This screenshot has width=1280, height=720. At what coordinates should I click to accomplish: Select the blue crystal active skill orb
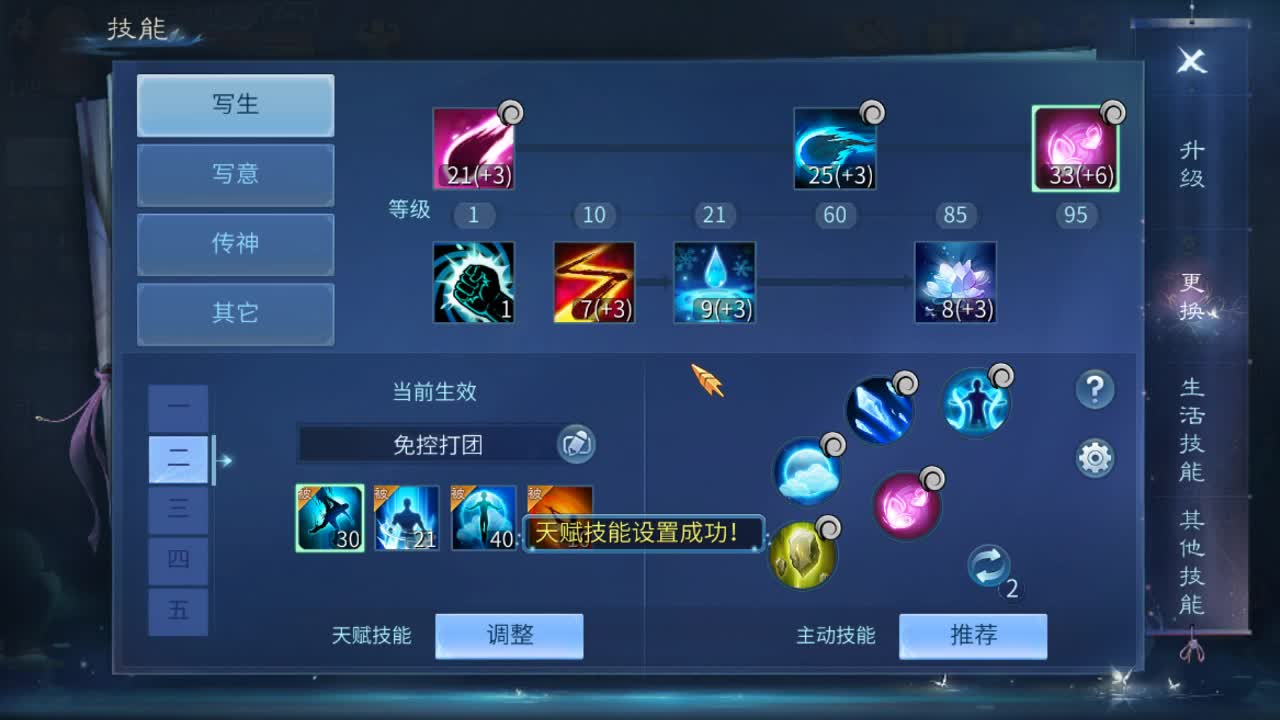coord(880,408)
